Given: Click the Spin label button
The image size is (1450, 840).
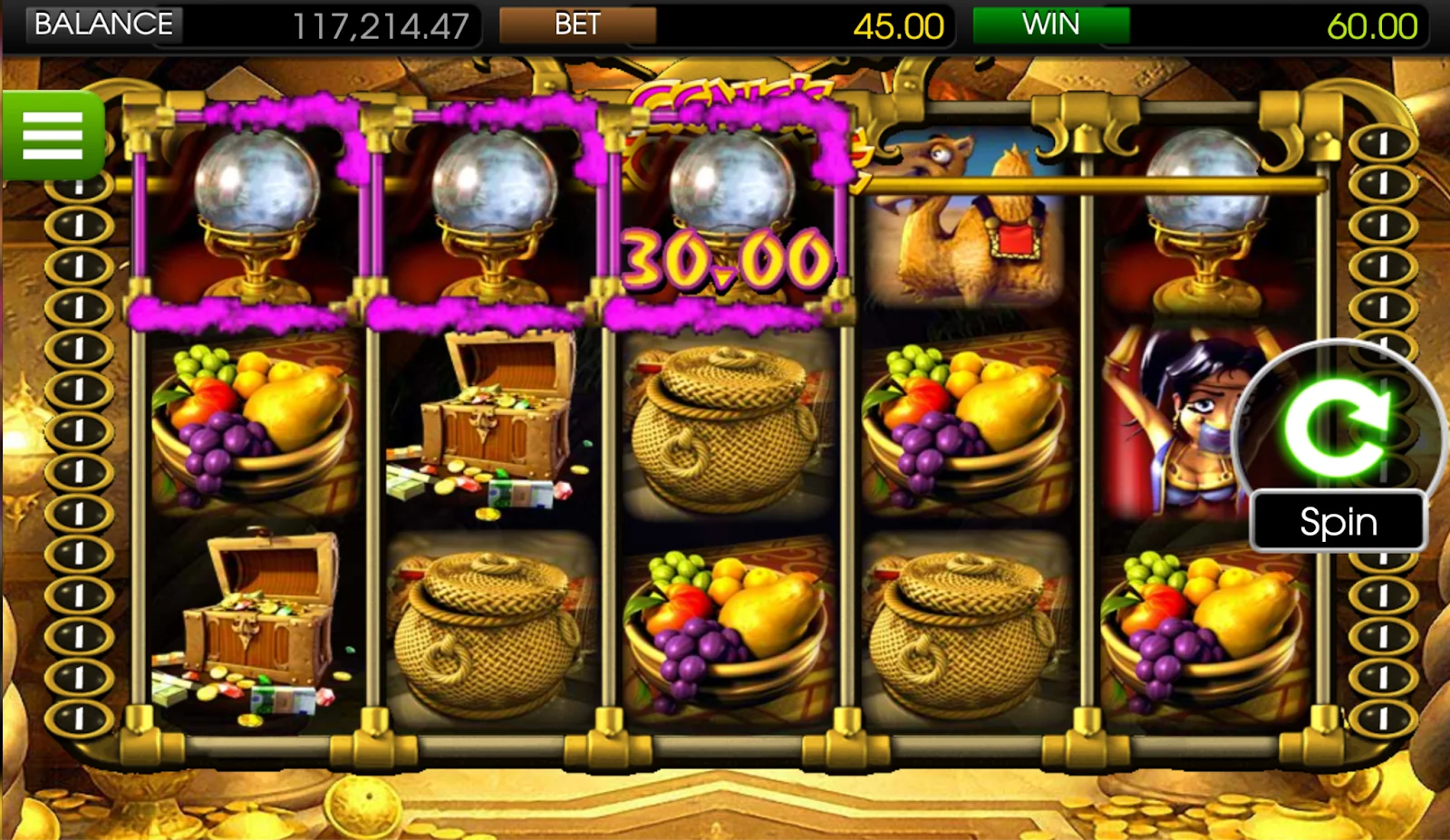Looking at the screenshot, I should 1338,521.
